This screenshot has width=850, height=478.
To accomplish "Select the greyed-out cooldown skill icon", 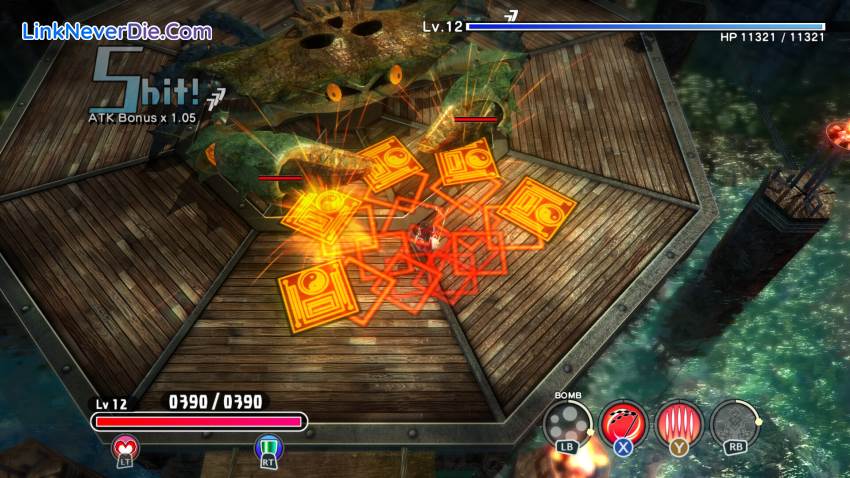I will [733, 422].
